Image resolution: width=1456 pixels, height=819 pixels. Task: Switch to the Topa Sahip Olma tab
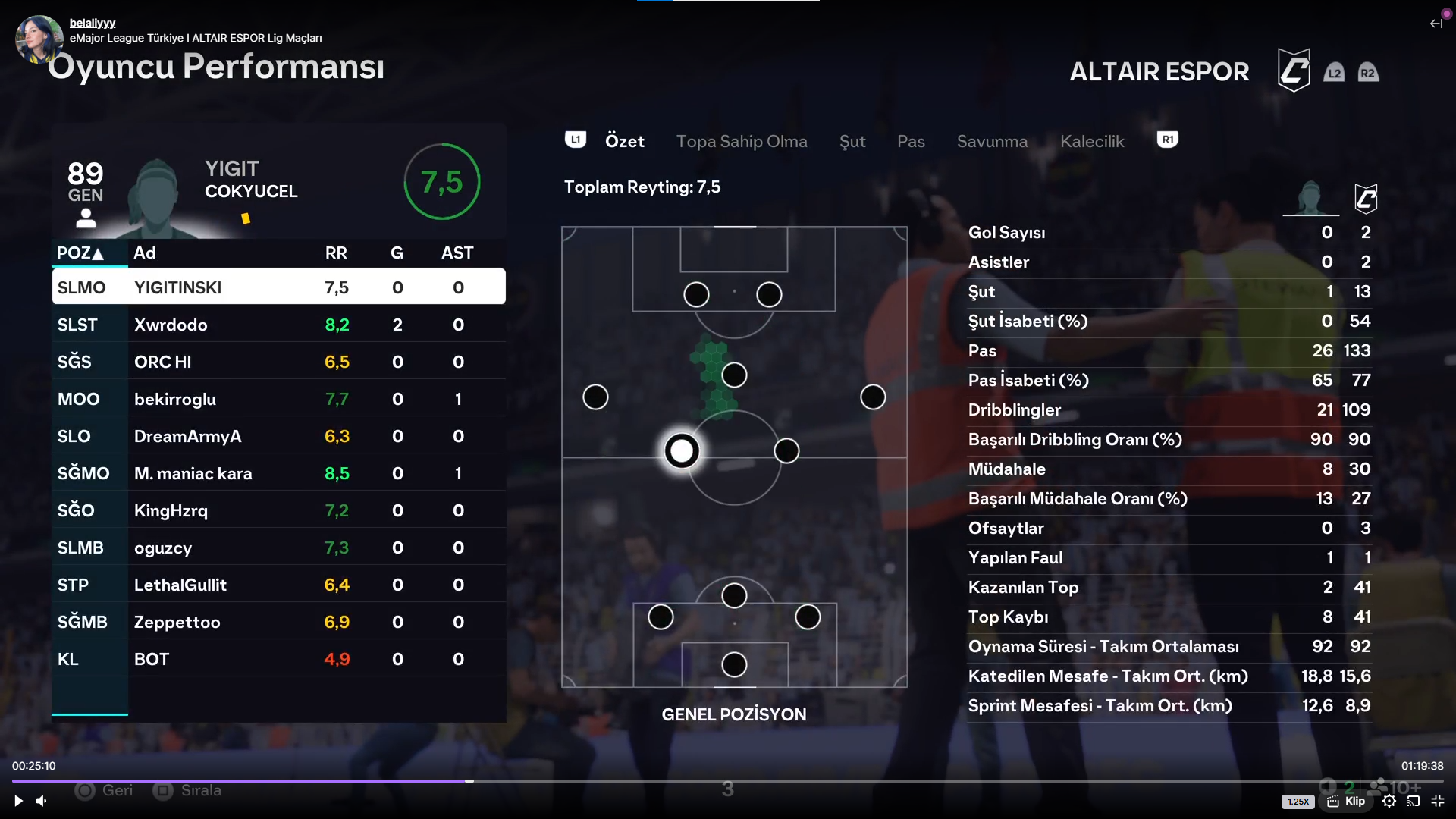tap(741, 141)
